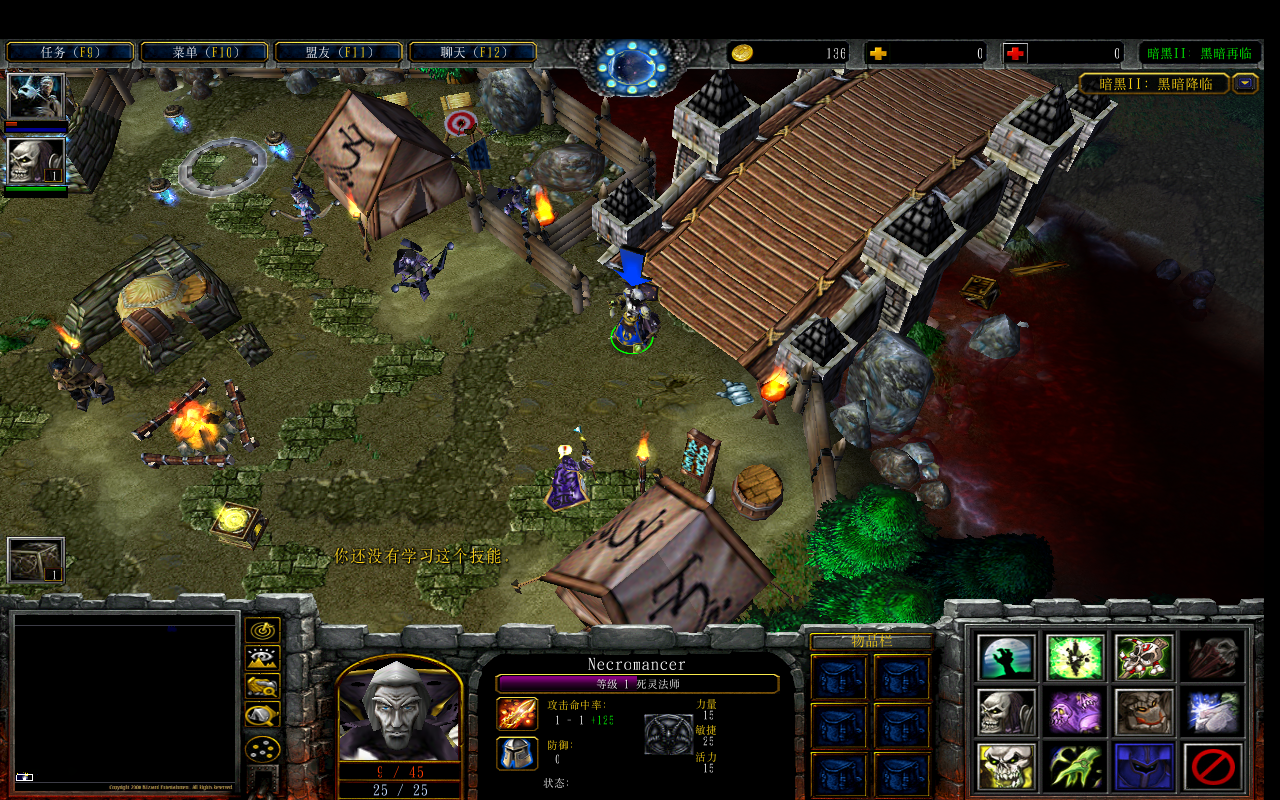Toggle the minimap ally color mode button
Viewport: 1280px width, 800px height.
click(262, 687)
